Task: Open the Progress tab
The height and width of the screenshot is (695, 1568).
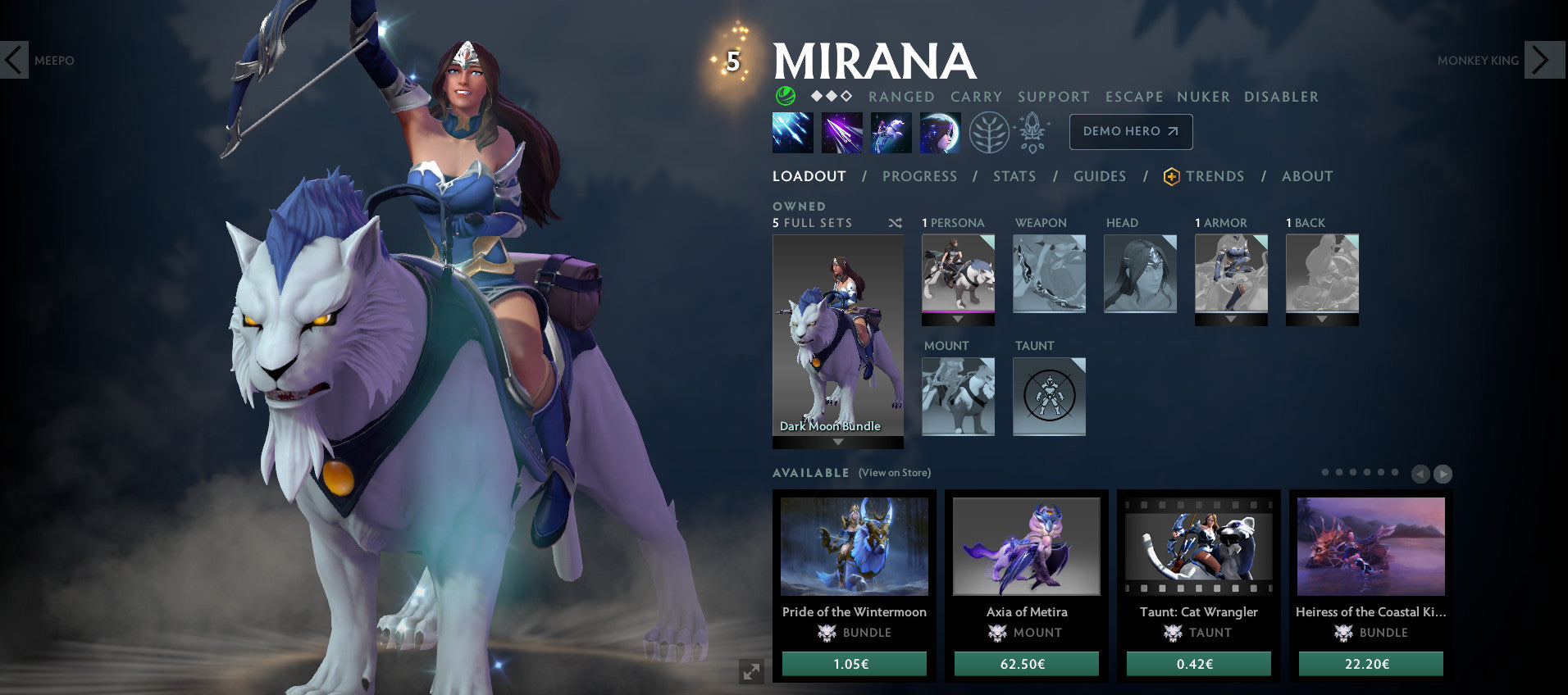Action: (x=920, y=175)
